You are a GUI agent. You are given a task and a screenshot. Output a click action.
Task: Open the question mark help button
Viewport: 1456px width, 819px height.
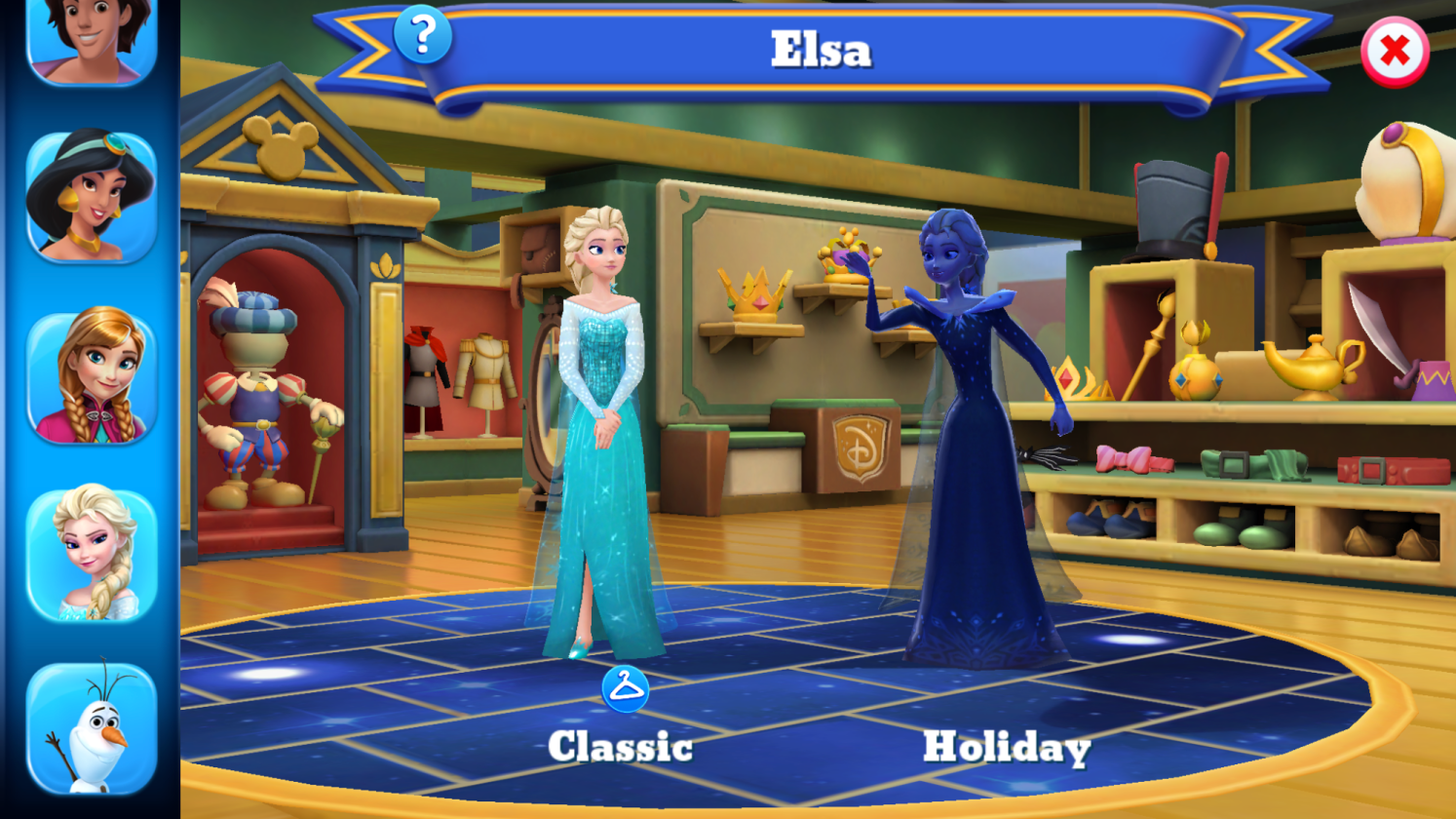pyautogui.click(x=423, y=35)
